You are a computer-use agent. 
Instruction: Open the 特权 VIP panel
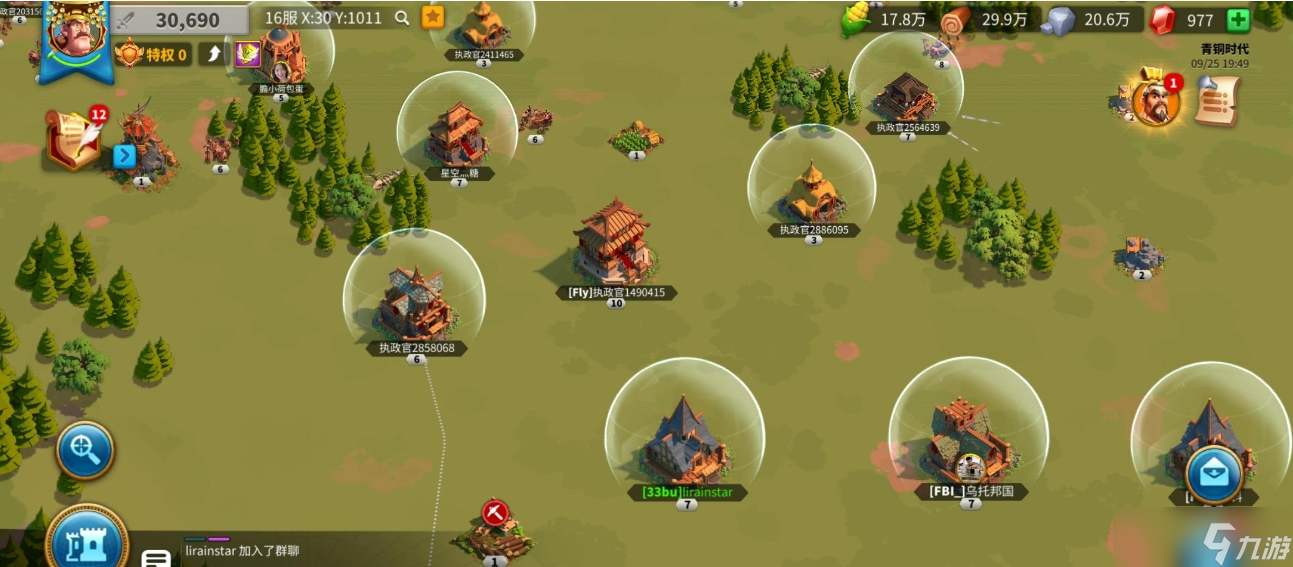(152, 54)
